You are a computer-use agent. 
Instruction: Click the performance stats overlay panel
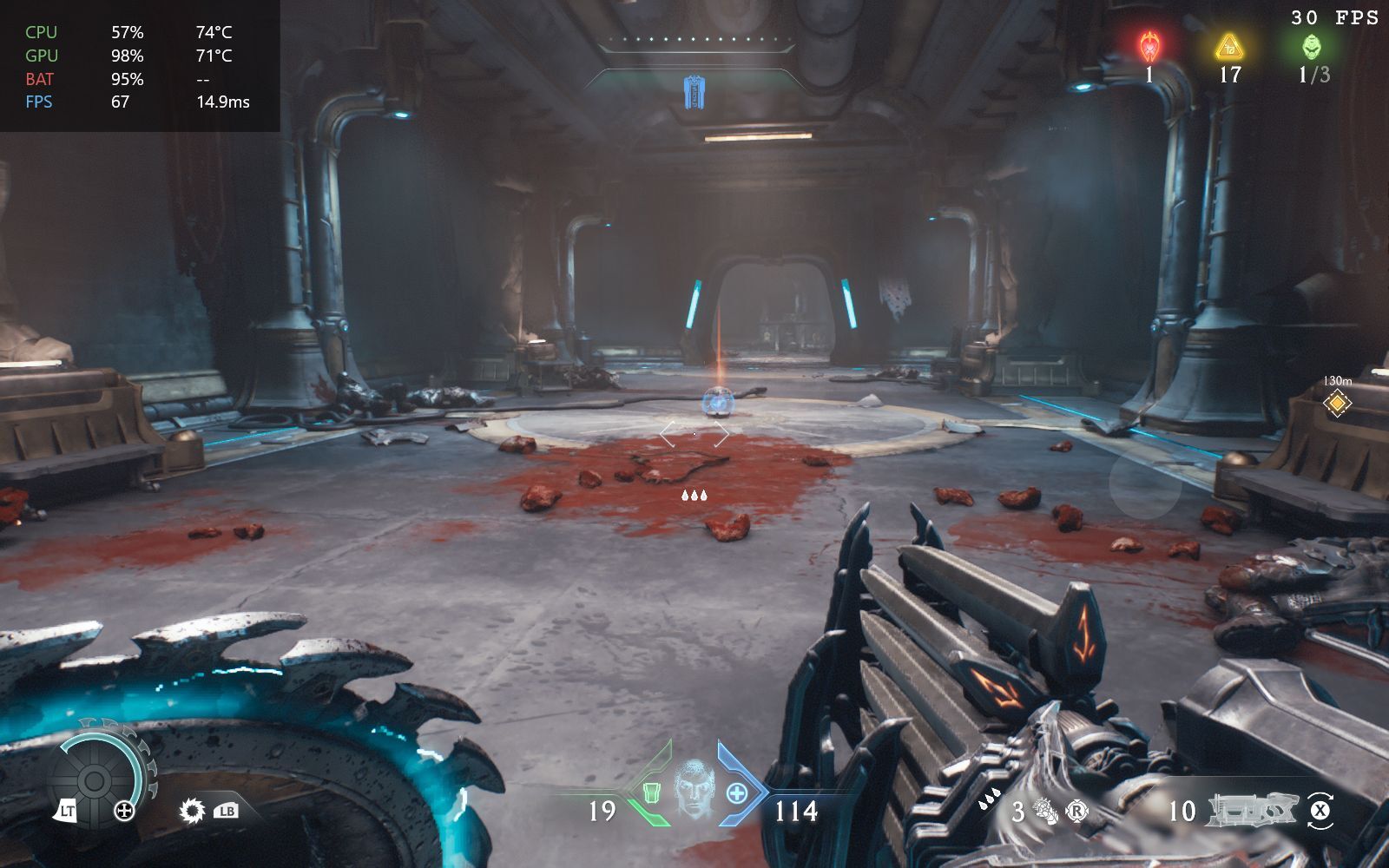[x=140, y=66]
